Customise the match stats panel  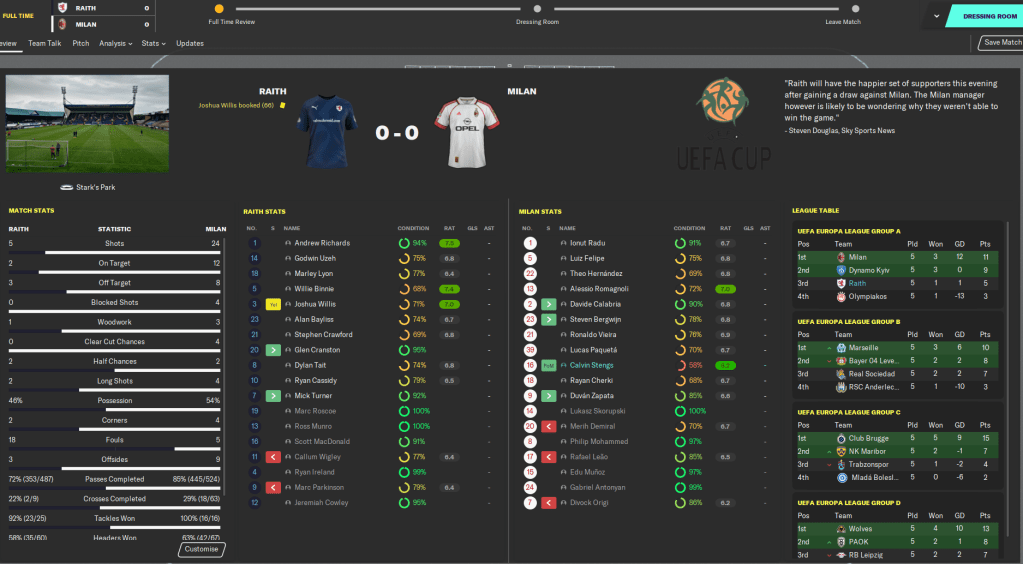click(x=202, y=549)
